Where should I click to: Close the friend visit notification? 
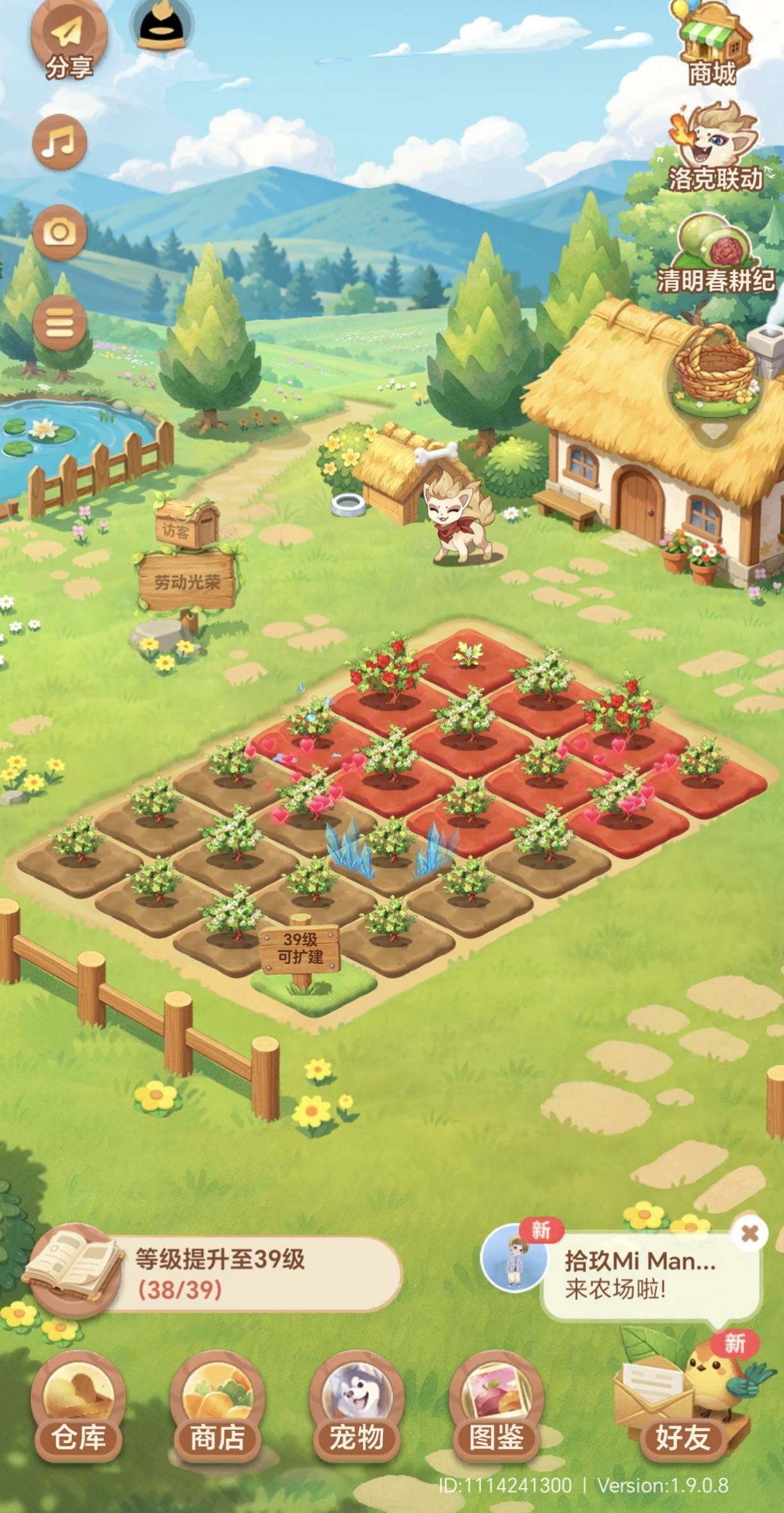(x=749, y=1233)
